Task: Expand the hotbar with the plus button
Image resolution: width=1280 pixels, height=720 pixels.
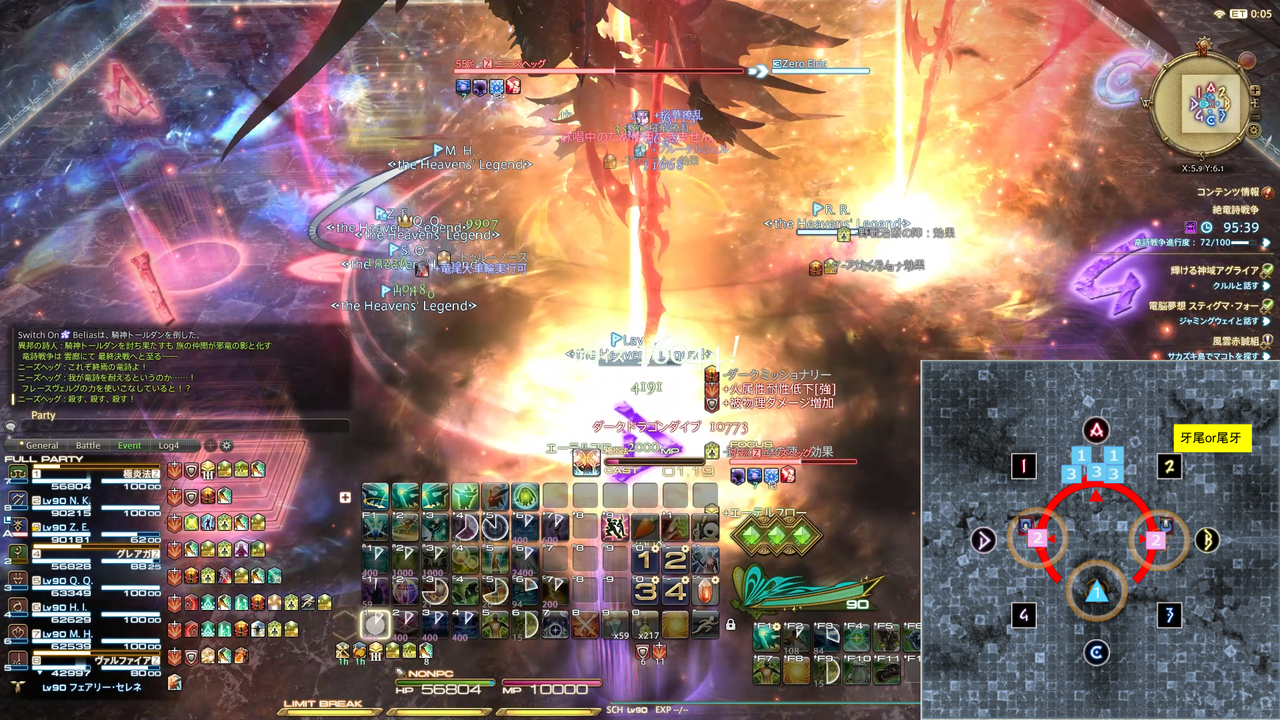Action: [344, 497]
